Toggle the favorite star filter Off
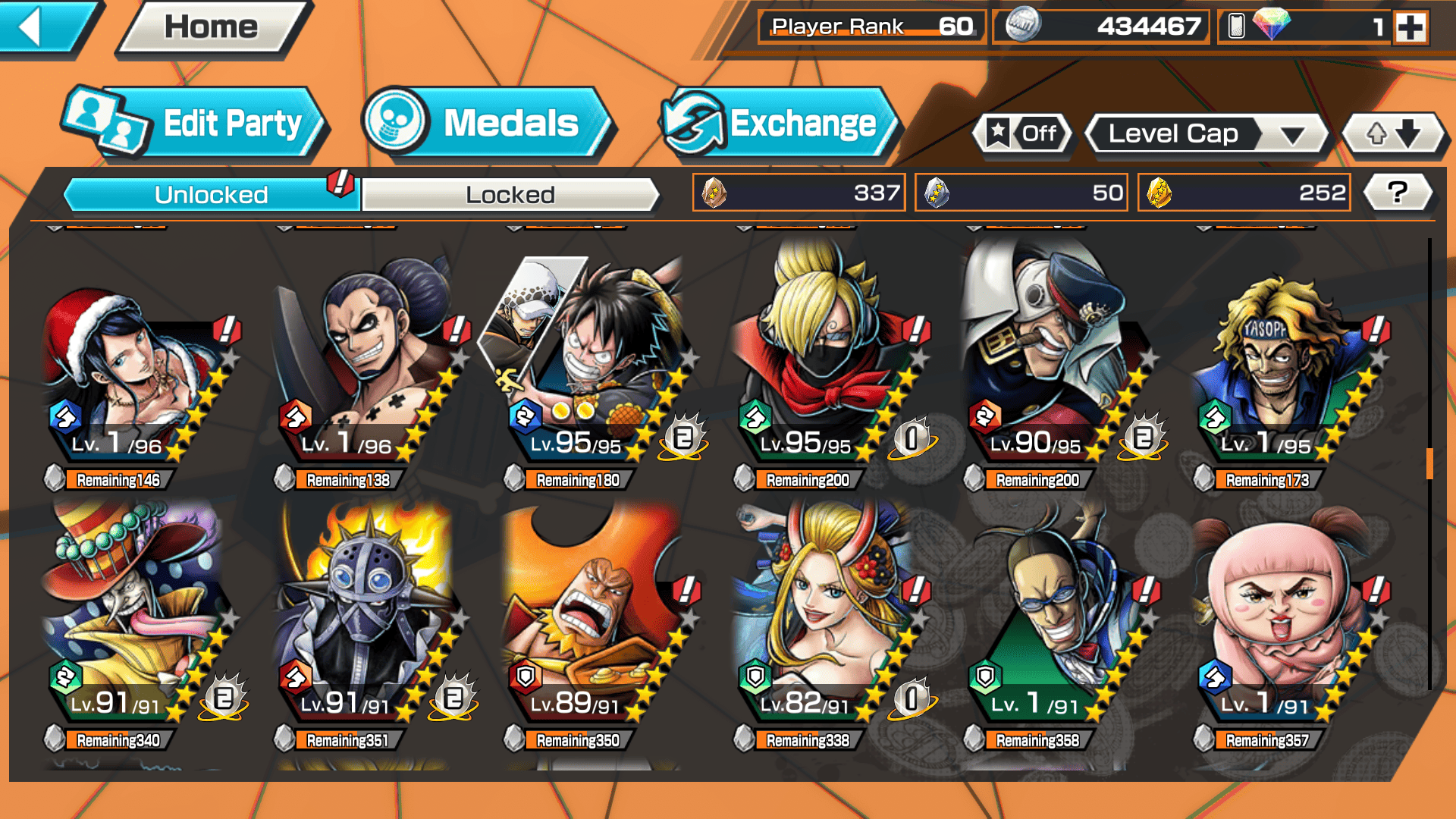Viewport: 1456px width, 819px height. [x=1024, y=134]
